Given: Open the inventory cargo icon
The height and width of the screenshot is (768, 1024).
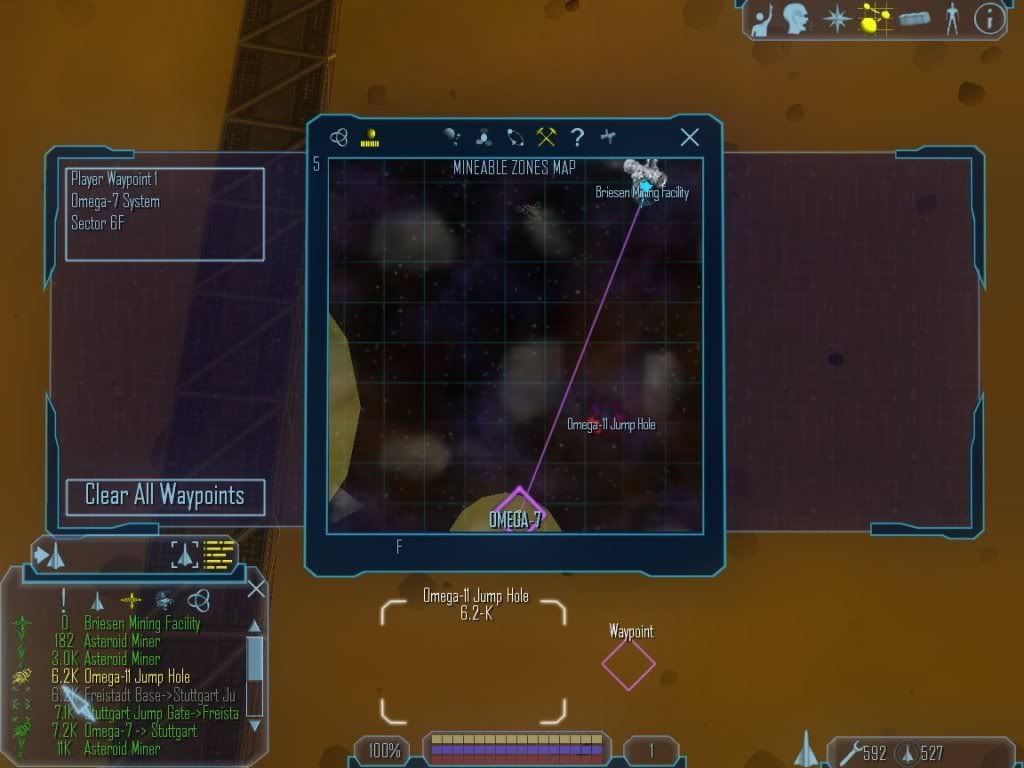Looking at the screenshot, I should click(914, 19).
